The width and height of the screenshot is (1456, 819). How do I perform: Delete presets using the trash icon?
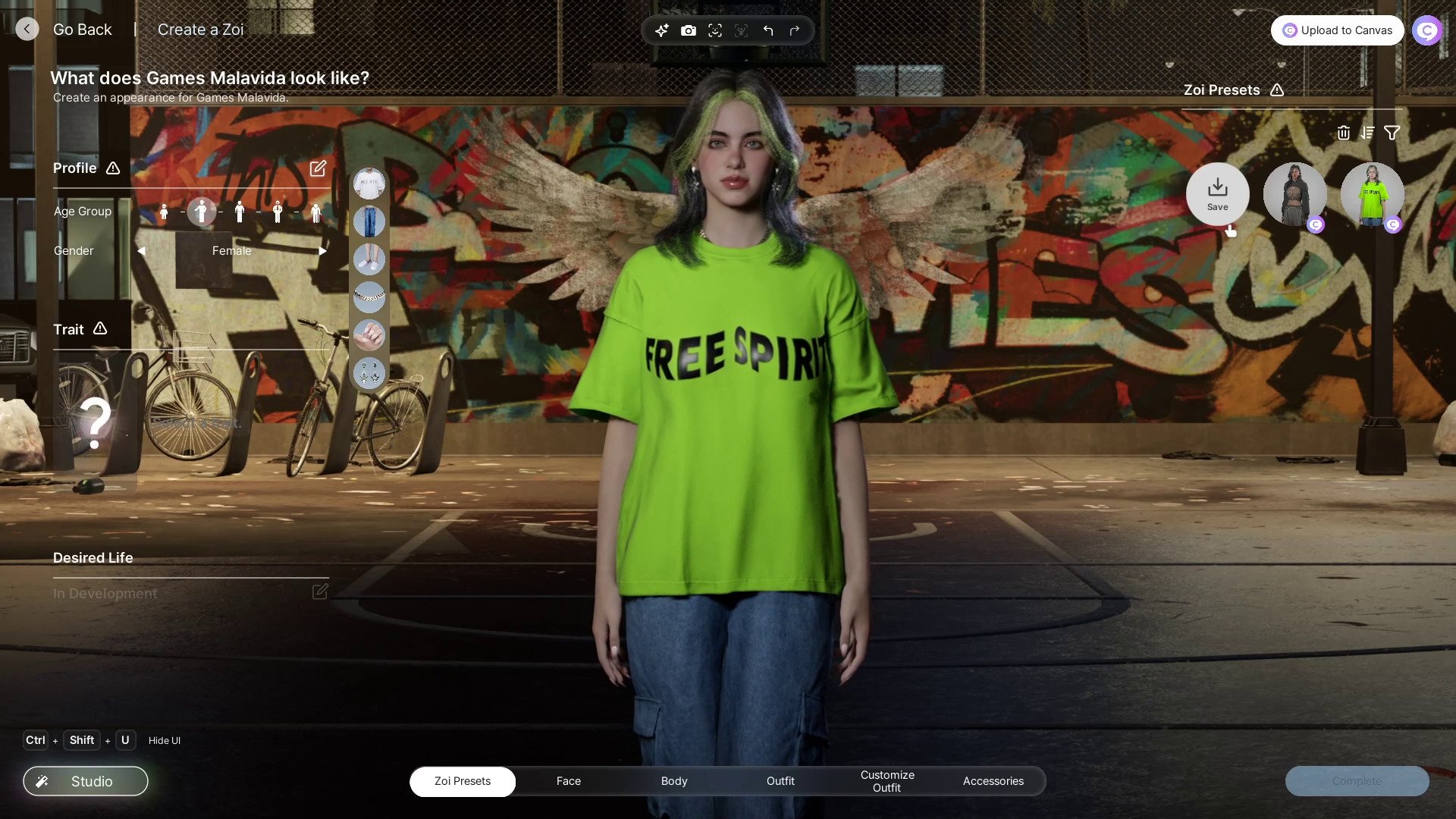click(x=1343, y=133)
